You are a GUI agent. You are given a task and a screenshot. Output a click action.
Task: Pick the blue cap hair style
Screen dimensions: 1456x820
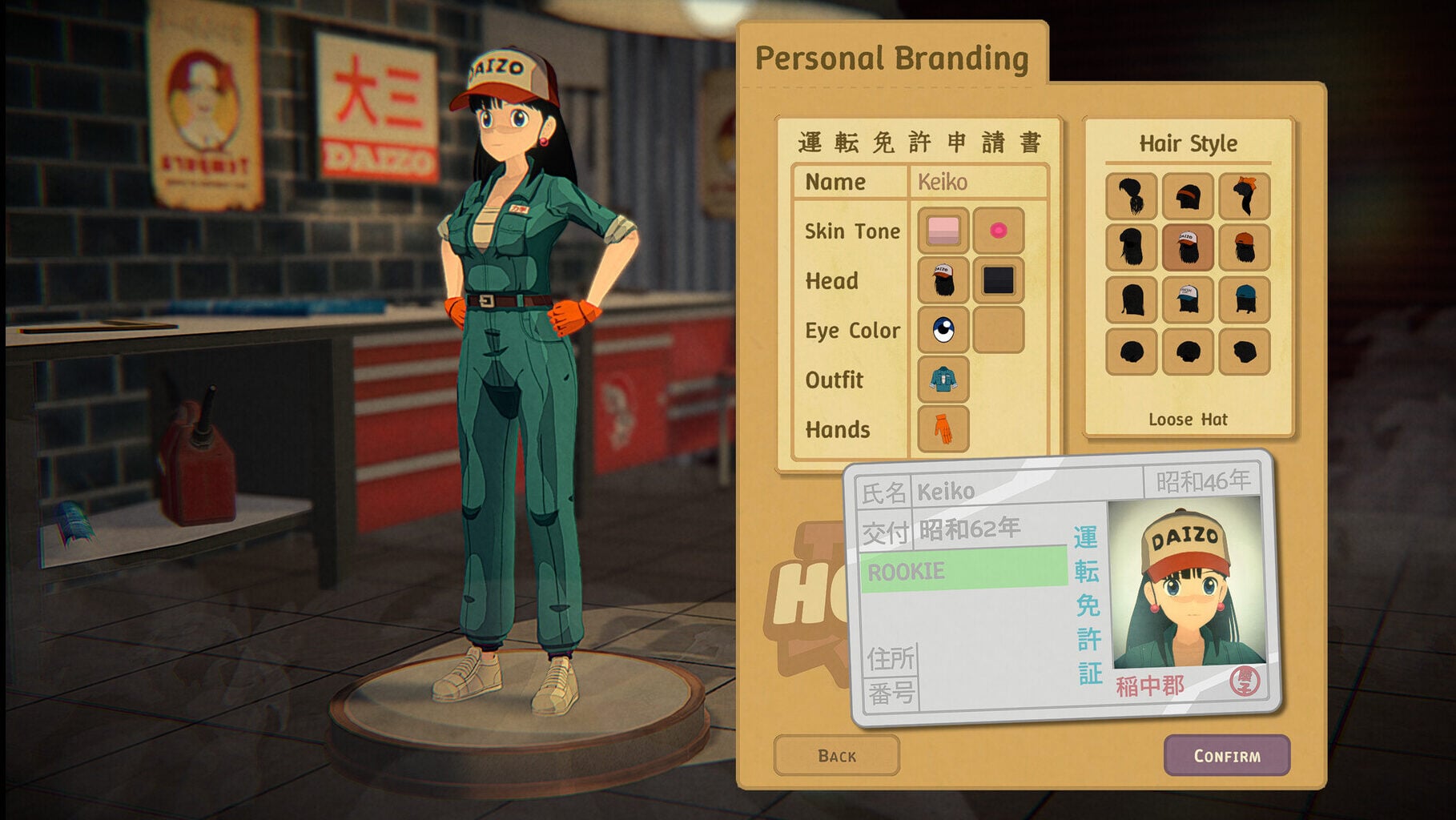[x=1246, y=298]
